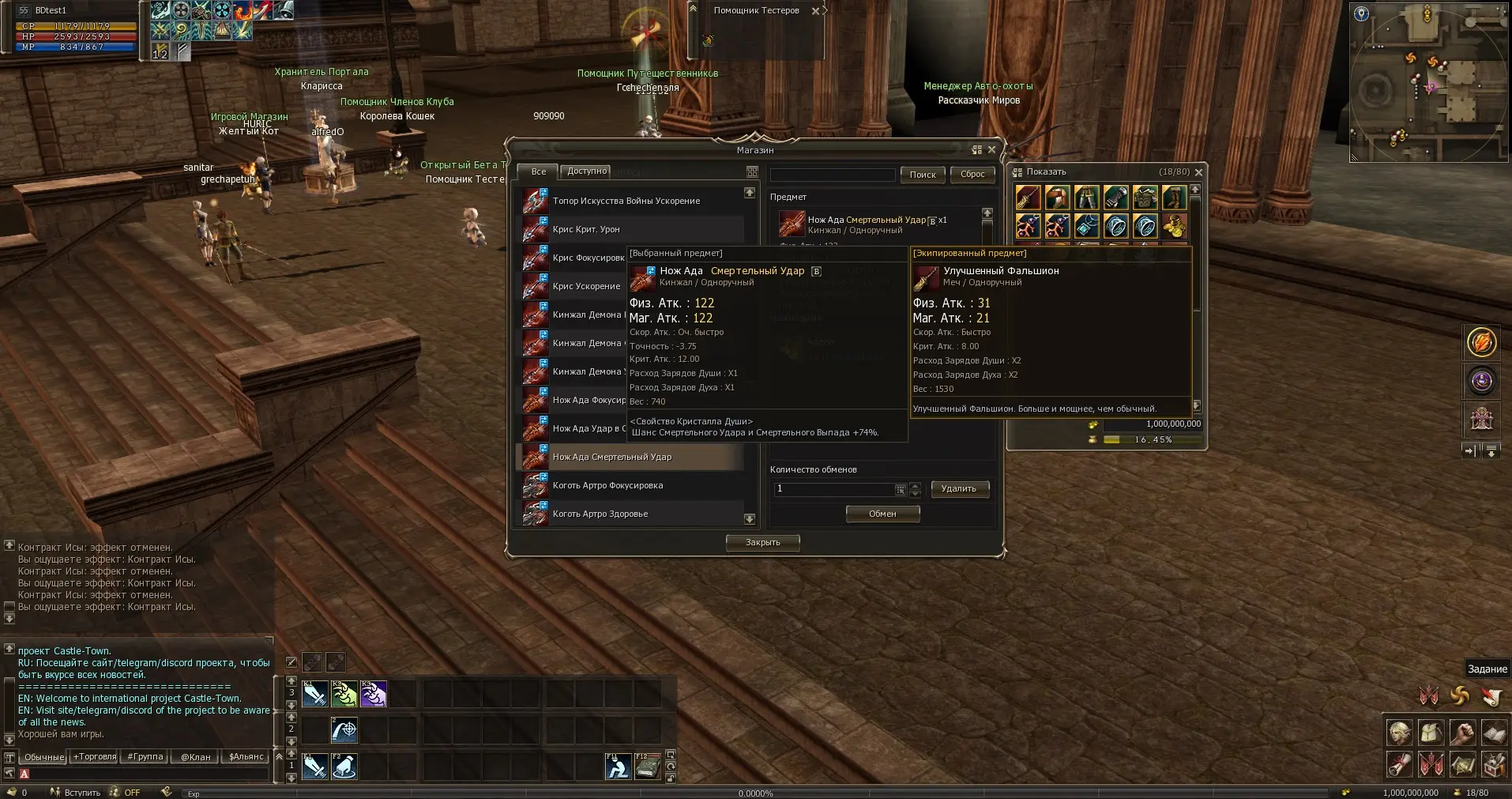Switch to the Все tab
The height and width of the screenshot is (799, 1512).
[x=538, y=171]
